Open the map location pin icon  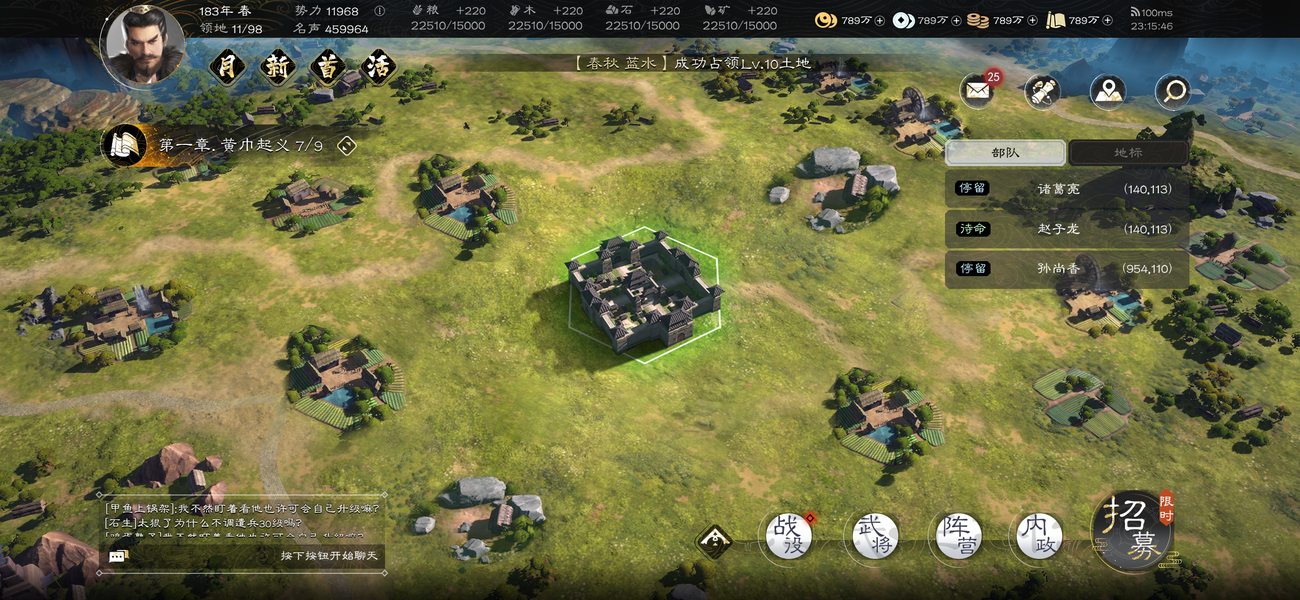tap(1107, 92)
